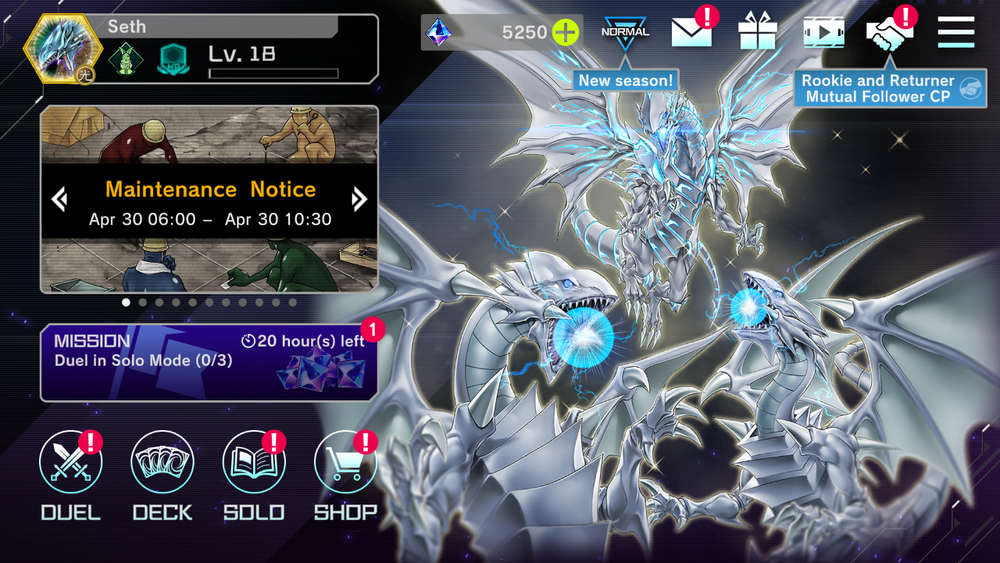Open the hamburger main menu
Image resolution: width=1000 pixels, height=563 pixels.
[x=956, y=32]
